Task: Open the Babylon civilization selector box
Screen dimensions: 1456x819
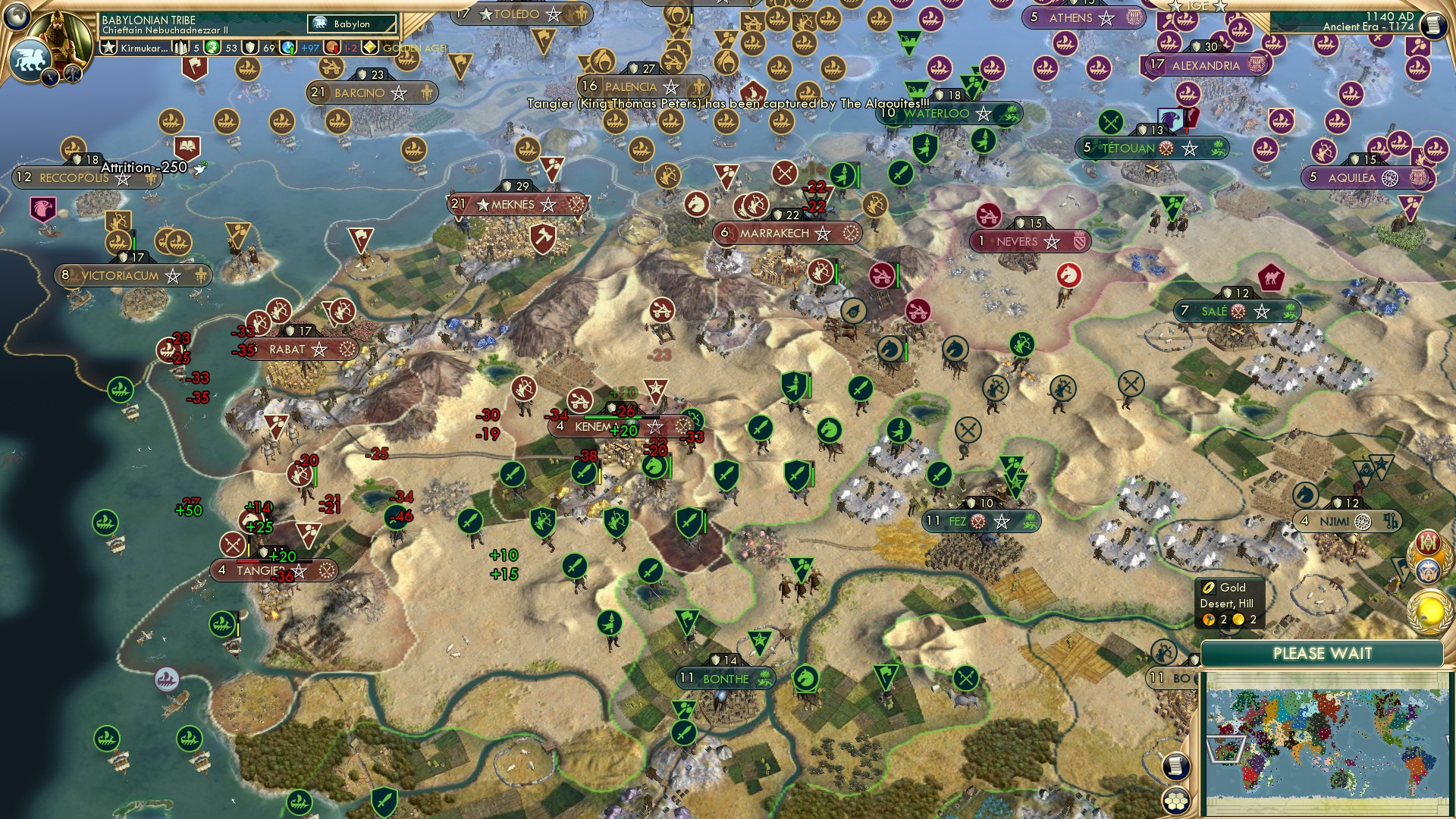Action: click(x=350, y=24)
